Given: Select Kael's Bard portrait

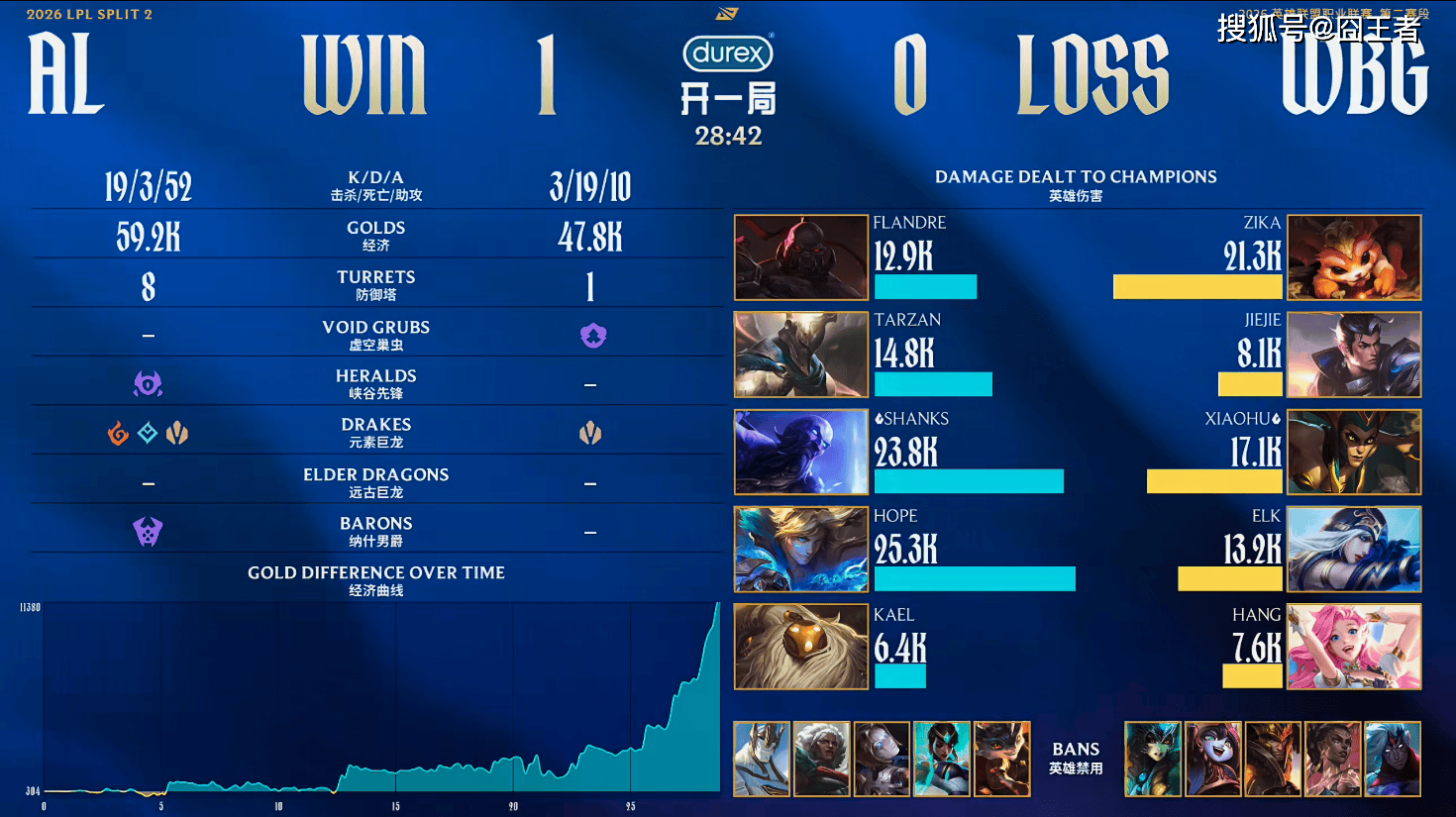Looking at the screenshot, I should tap(800, 646).
